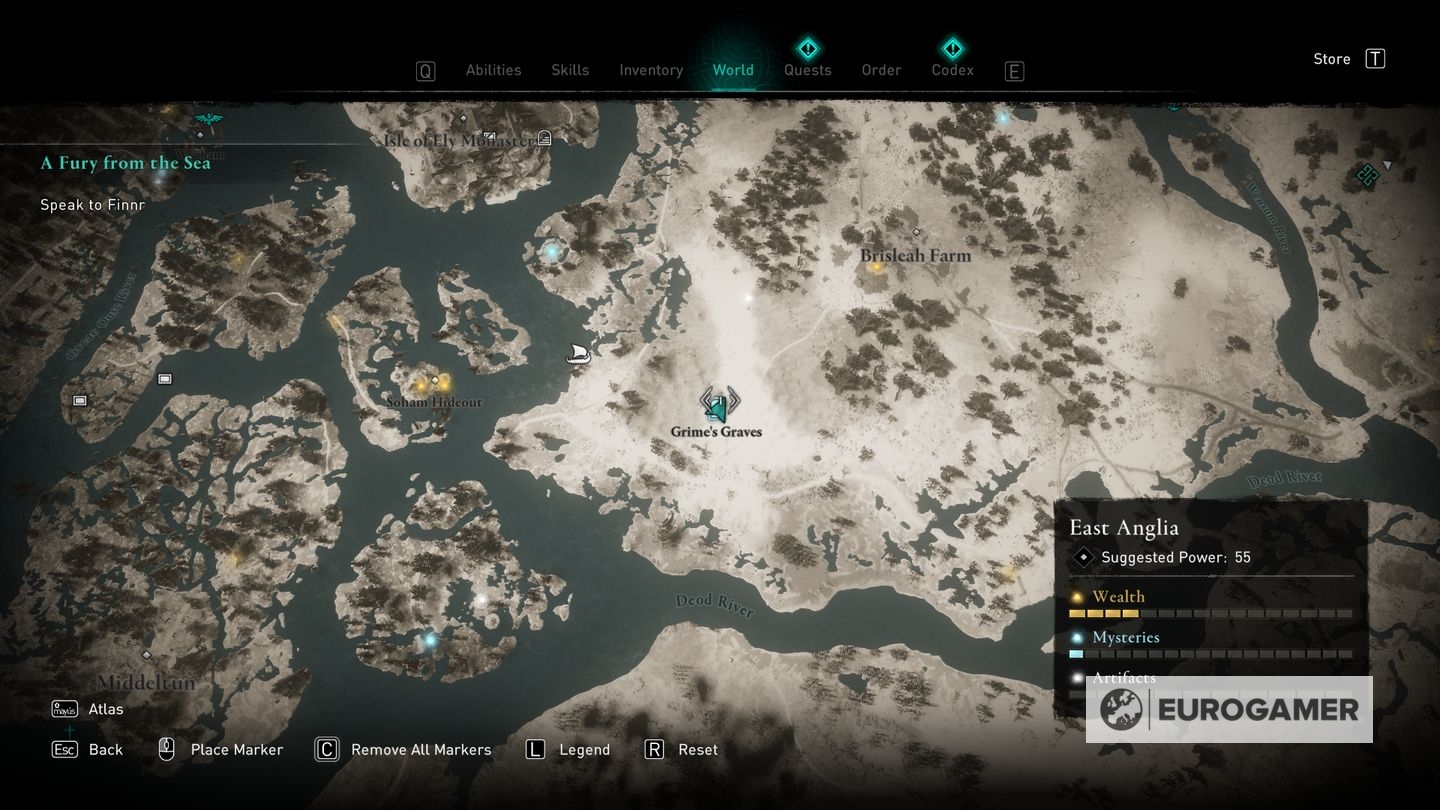Click the gold Wealth diamond in East Anglia panel
This screenshot has width=1440, height=810.
tap(1077, 596)
